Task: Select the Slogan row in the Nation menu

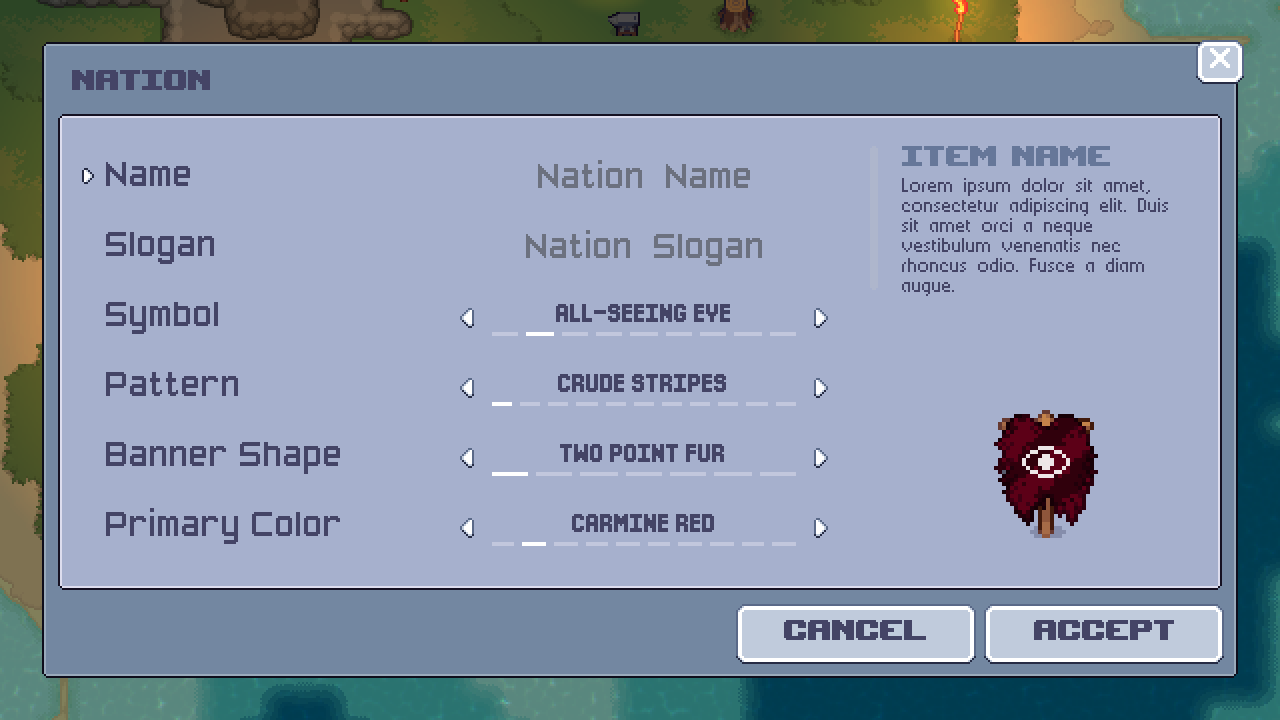Action: click(x=160, y=245)
